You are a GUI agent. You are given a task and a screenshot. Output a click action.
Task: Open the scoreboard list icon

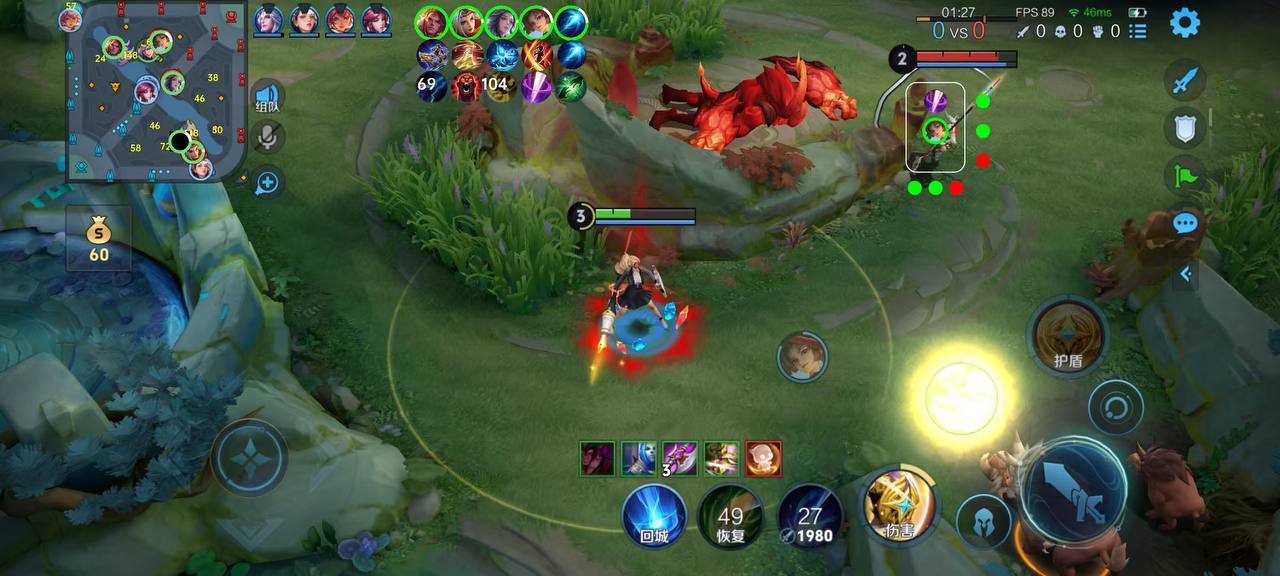pos(1138,31)
